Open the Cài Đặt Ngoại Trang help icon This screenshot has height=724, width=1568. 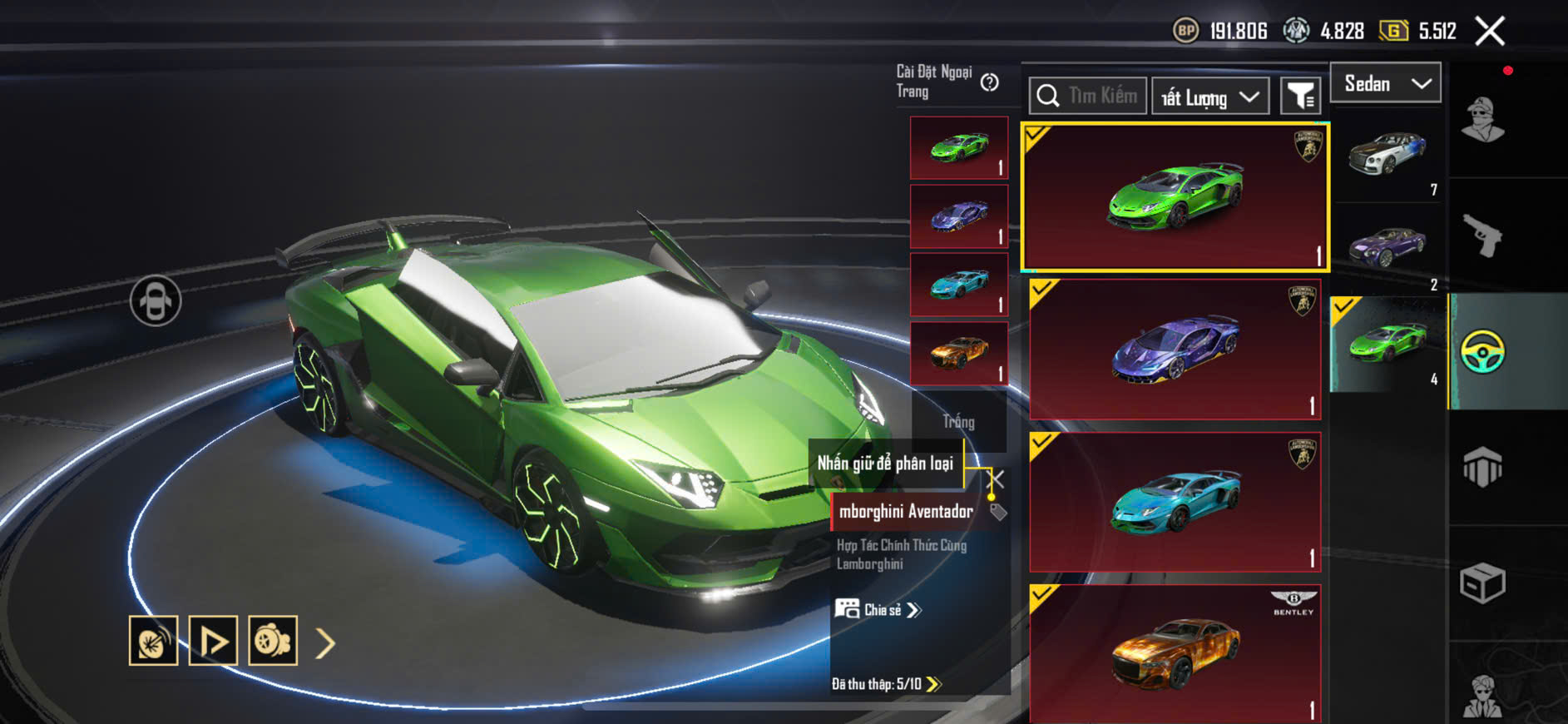point(989,82)
